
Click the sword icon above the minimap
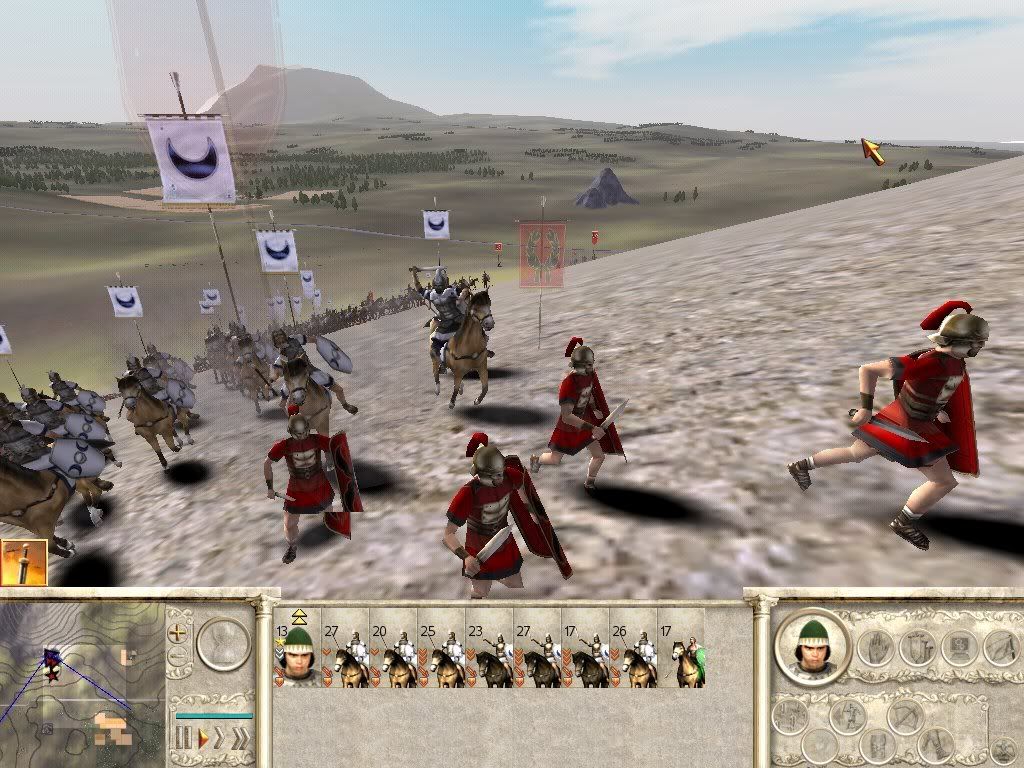point(24,563)
